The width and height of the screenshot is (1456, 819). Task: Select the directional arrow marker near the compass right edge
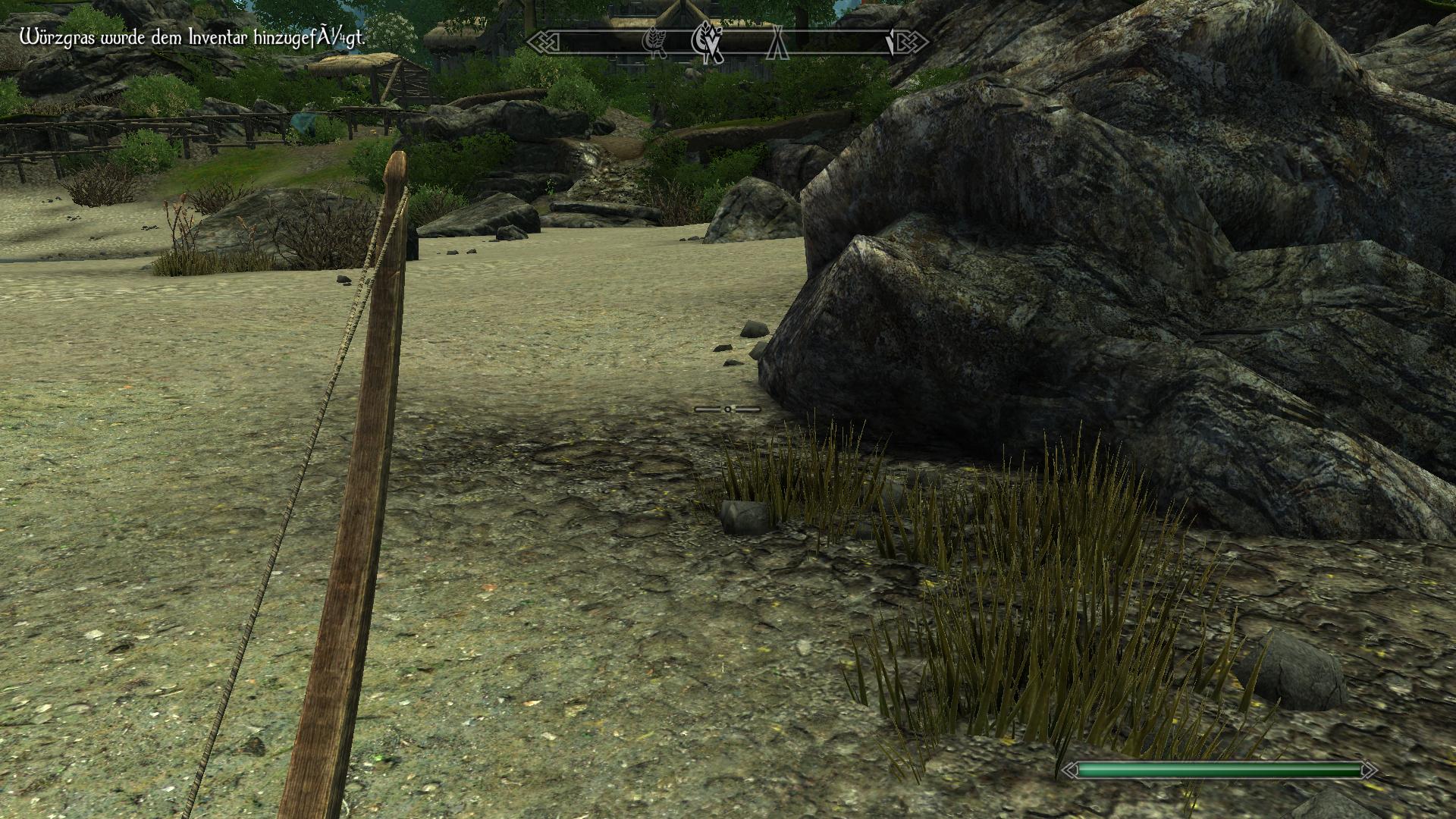click(x=892, y=42)
